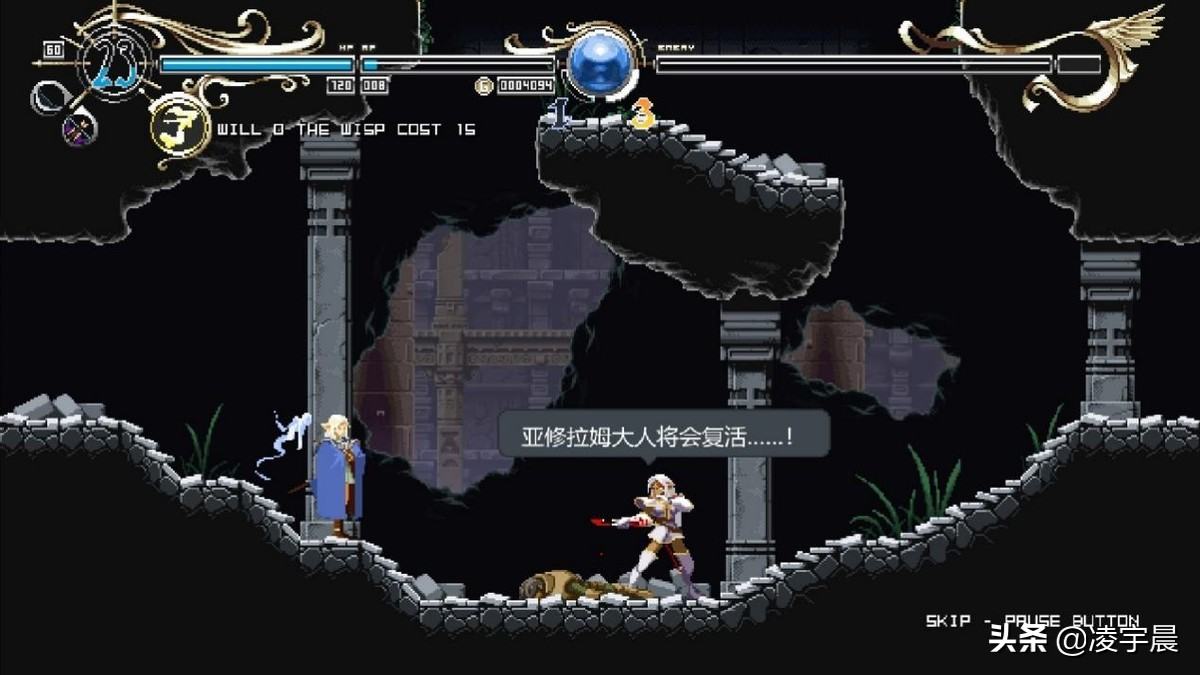
Task: Select the equipped sword weapon slot
Action: (48, 97)
